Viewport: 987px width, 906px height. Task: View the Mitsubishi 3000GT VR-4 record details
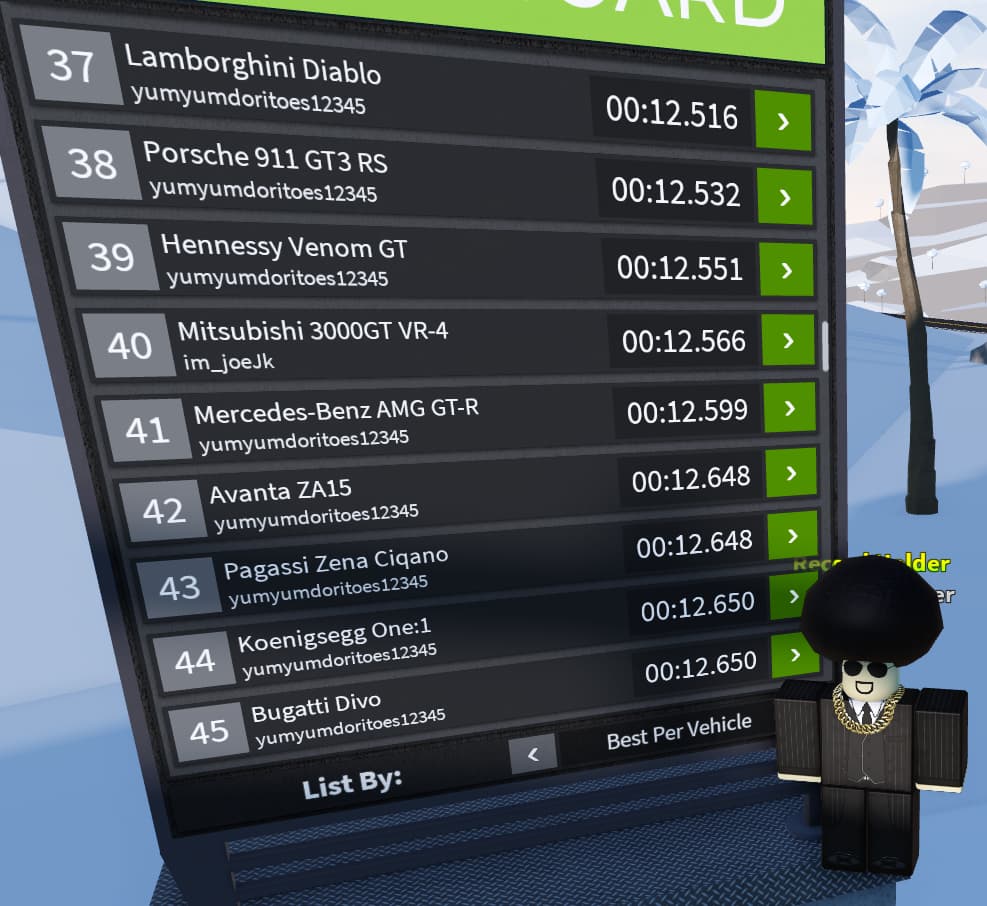(x=789, y=341)
